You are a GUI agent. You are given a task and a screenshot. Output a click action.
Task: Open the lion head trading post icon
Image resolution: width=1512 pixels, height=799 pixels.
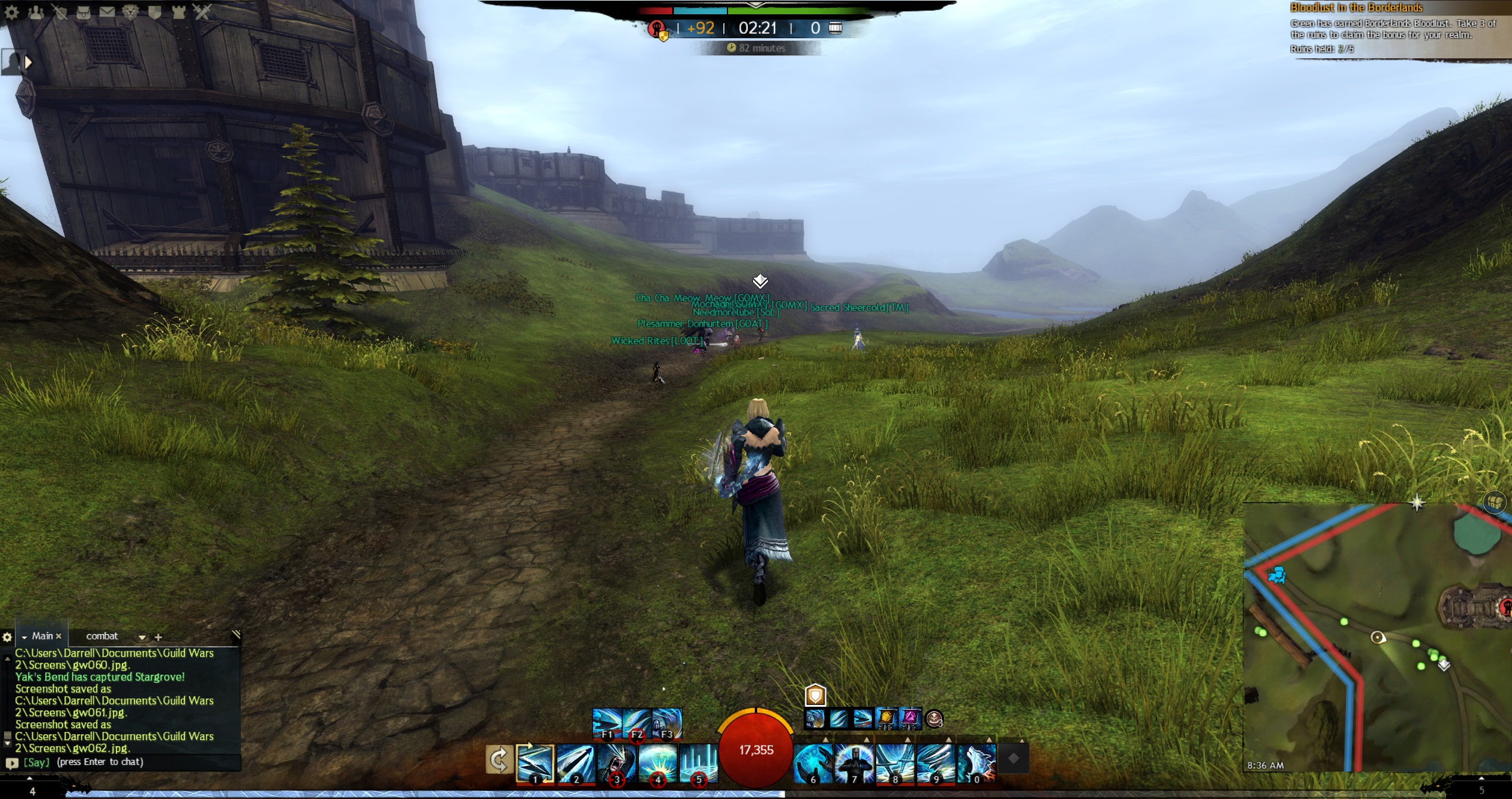pos(131,12)
